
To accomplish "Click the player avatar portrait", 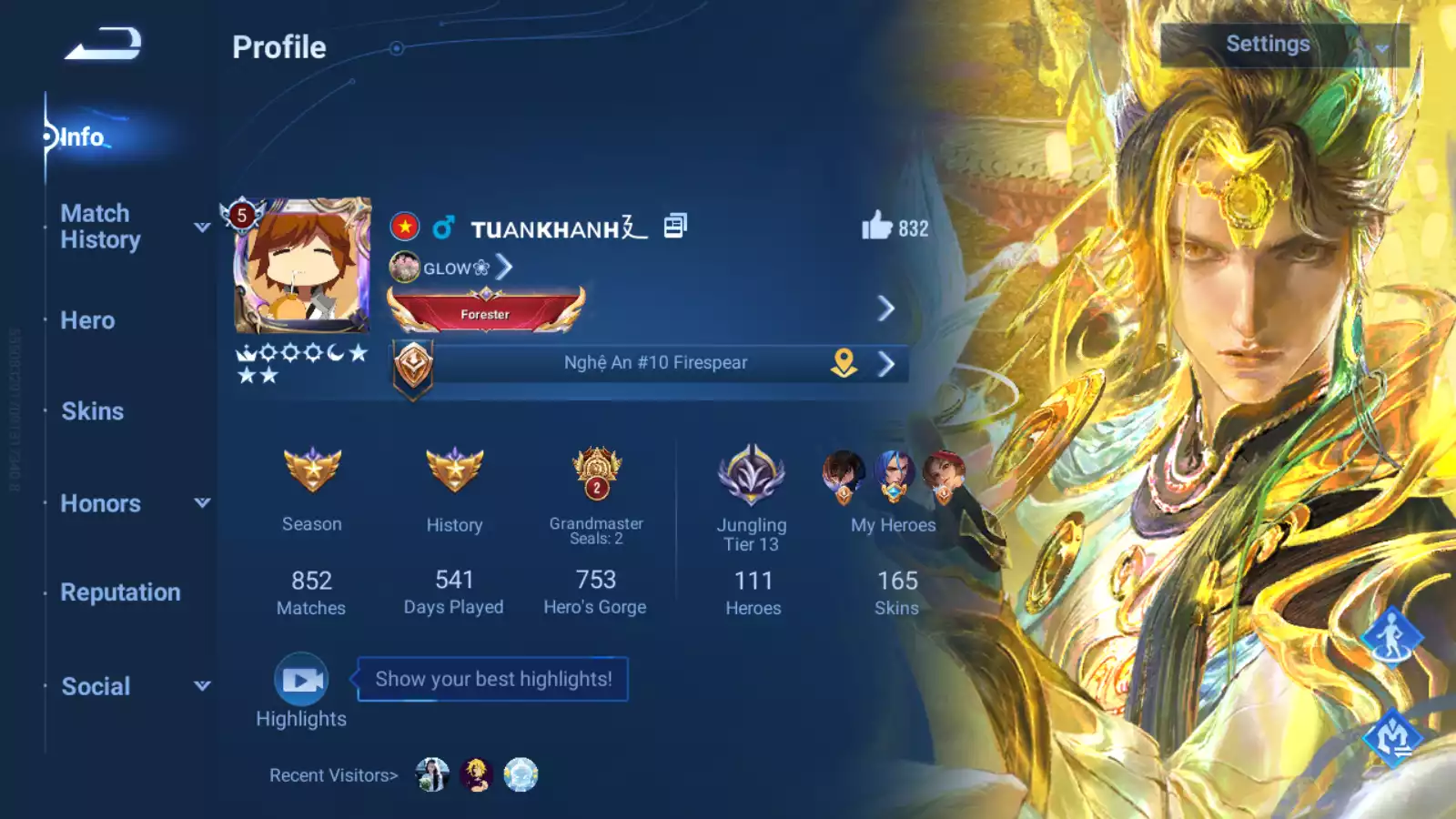I will [x=302, y=266].
